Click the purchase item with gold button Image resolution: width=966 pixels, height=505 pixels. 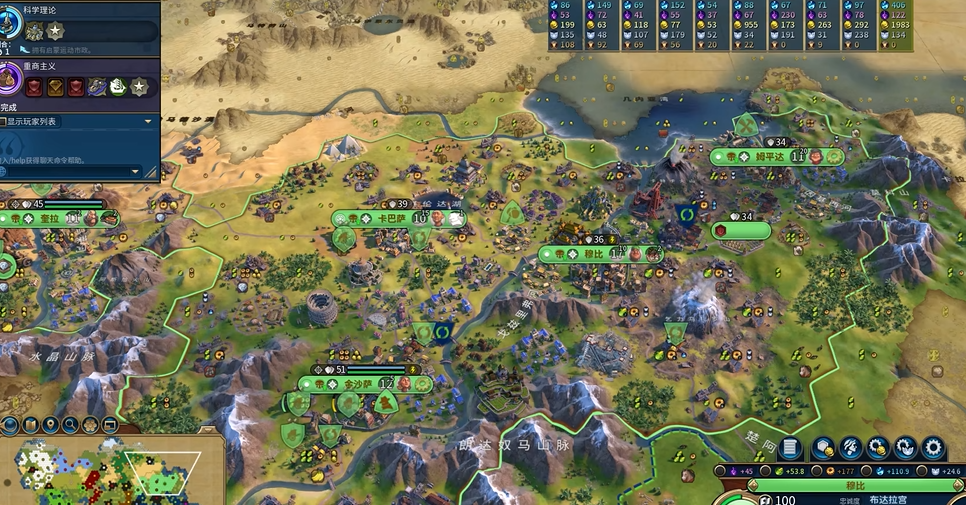[878, 448]
